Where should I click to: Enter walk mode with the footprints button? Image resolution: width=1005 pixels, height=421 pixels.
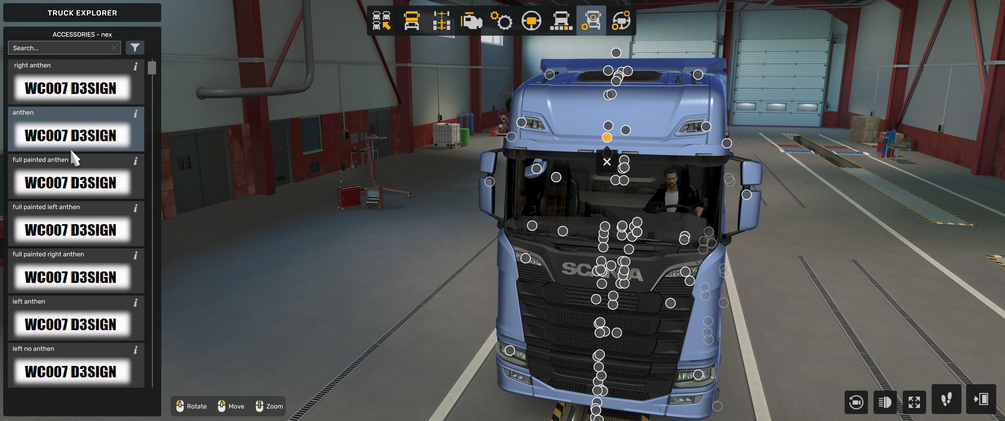946,399
